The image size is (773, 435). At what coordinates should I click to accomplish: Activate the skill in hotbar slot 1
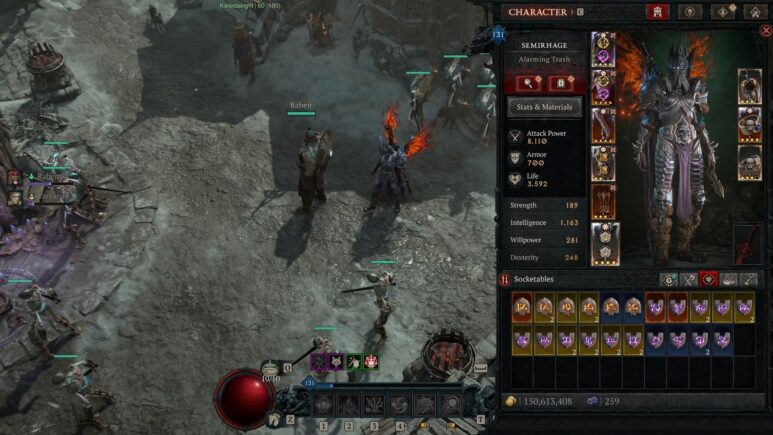point(323,405)
